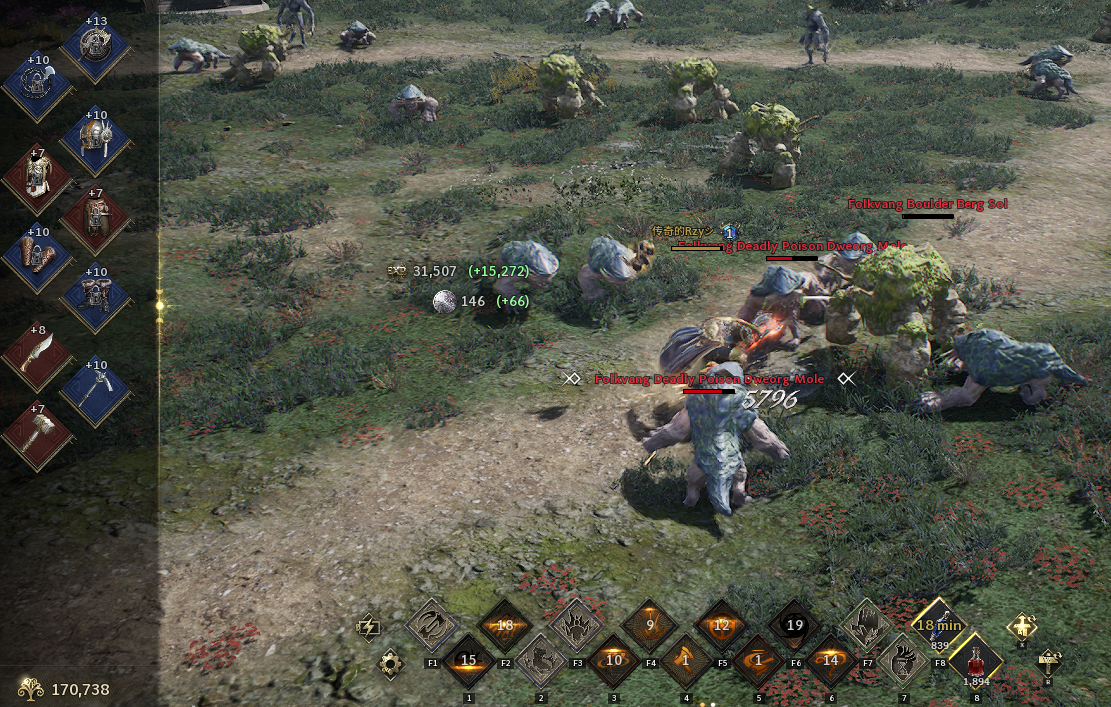The height and width of the screenshot is (707, 1111).
Task: Activate the slot 7 flaming hourglass skill
Action: (903, 661)
